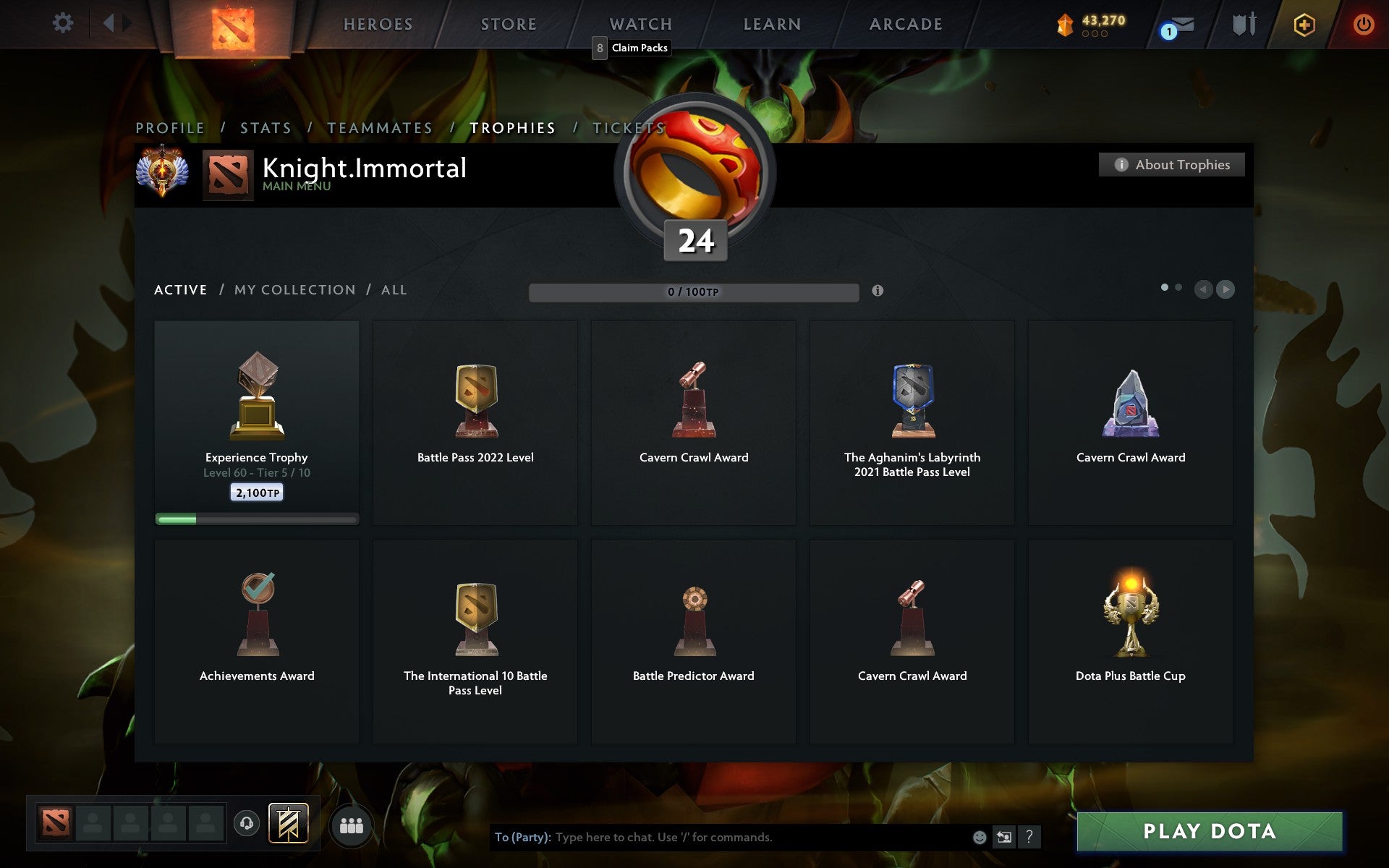
Task: Navigate to the STORE menu
Action: 507,24
